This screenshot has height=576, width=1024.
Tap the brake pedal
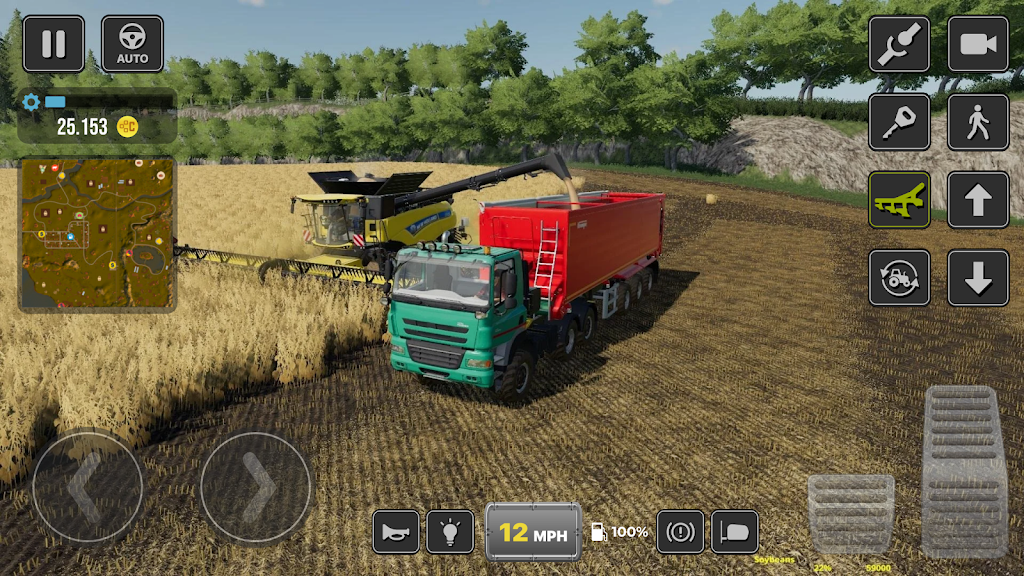tap(850, 512)
